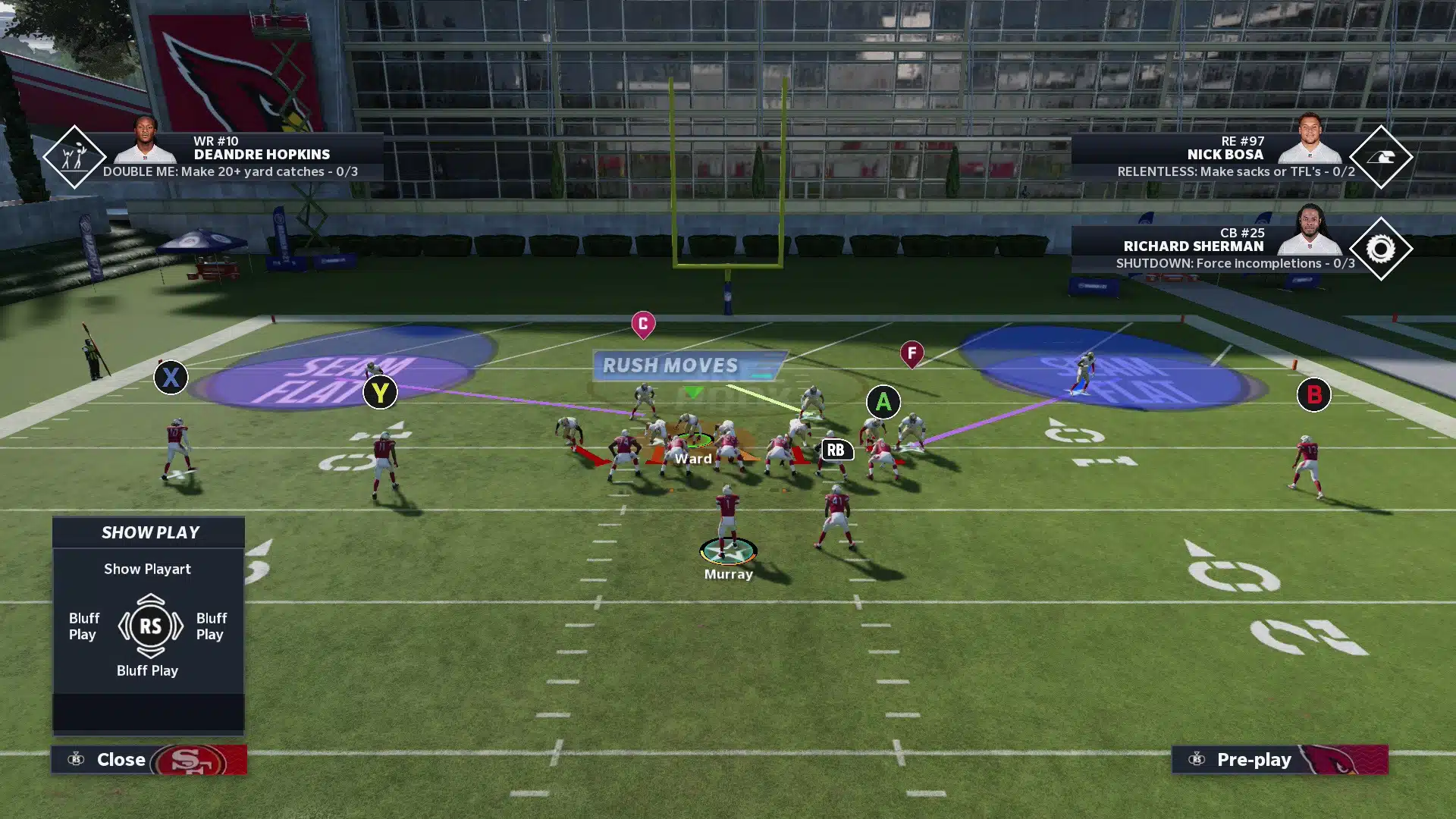Click DeAndre Hopkins' ability diamond icon

click(74, 157)
